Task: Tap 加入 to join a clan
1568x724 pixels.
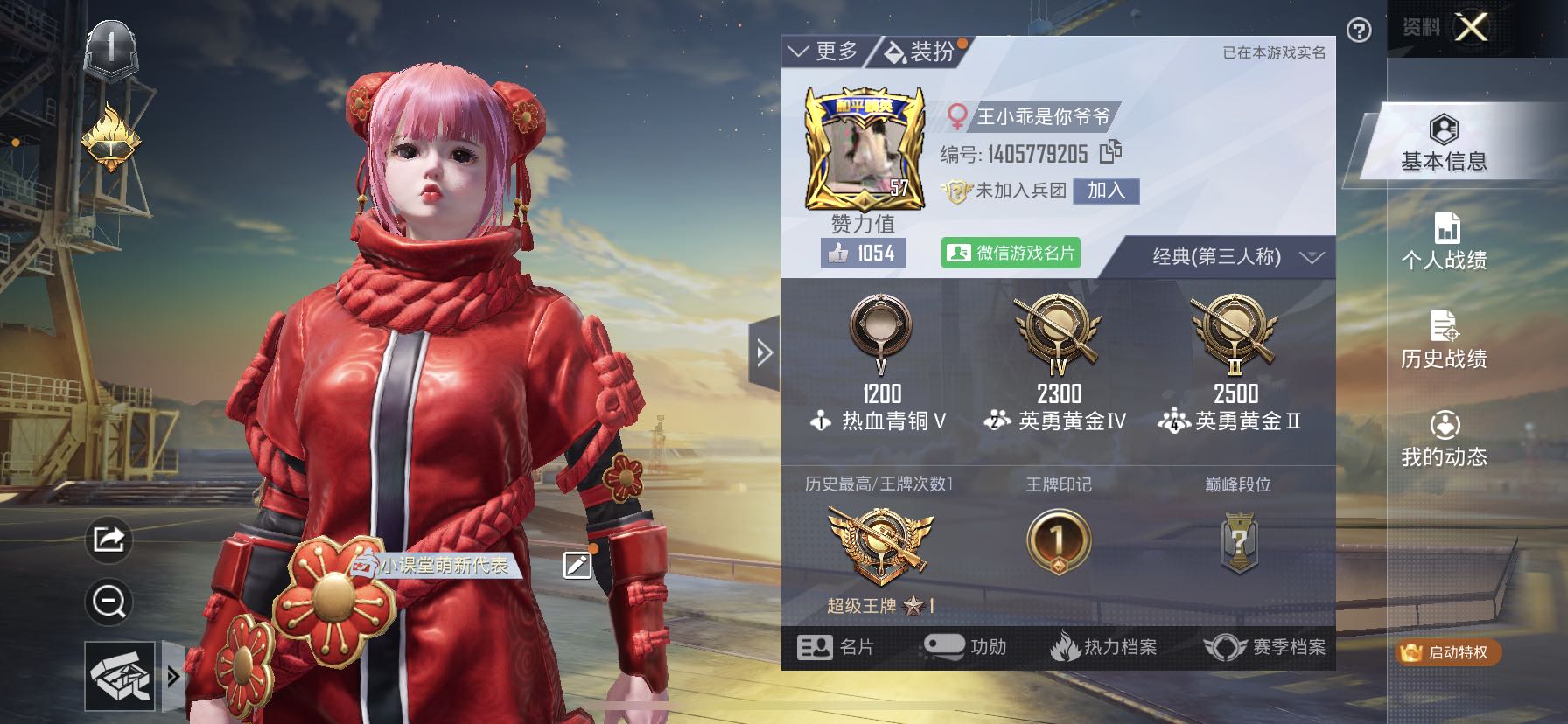Action: click(x=1106, y=191)
